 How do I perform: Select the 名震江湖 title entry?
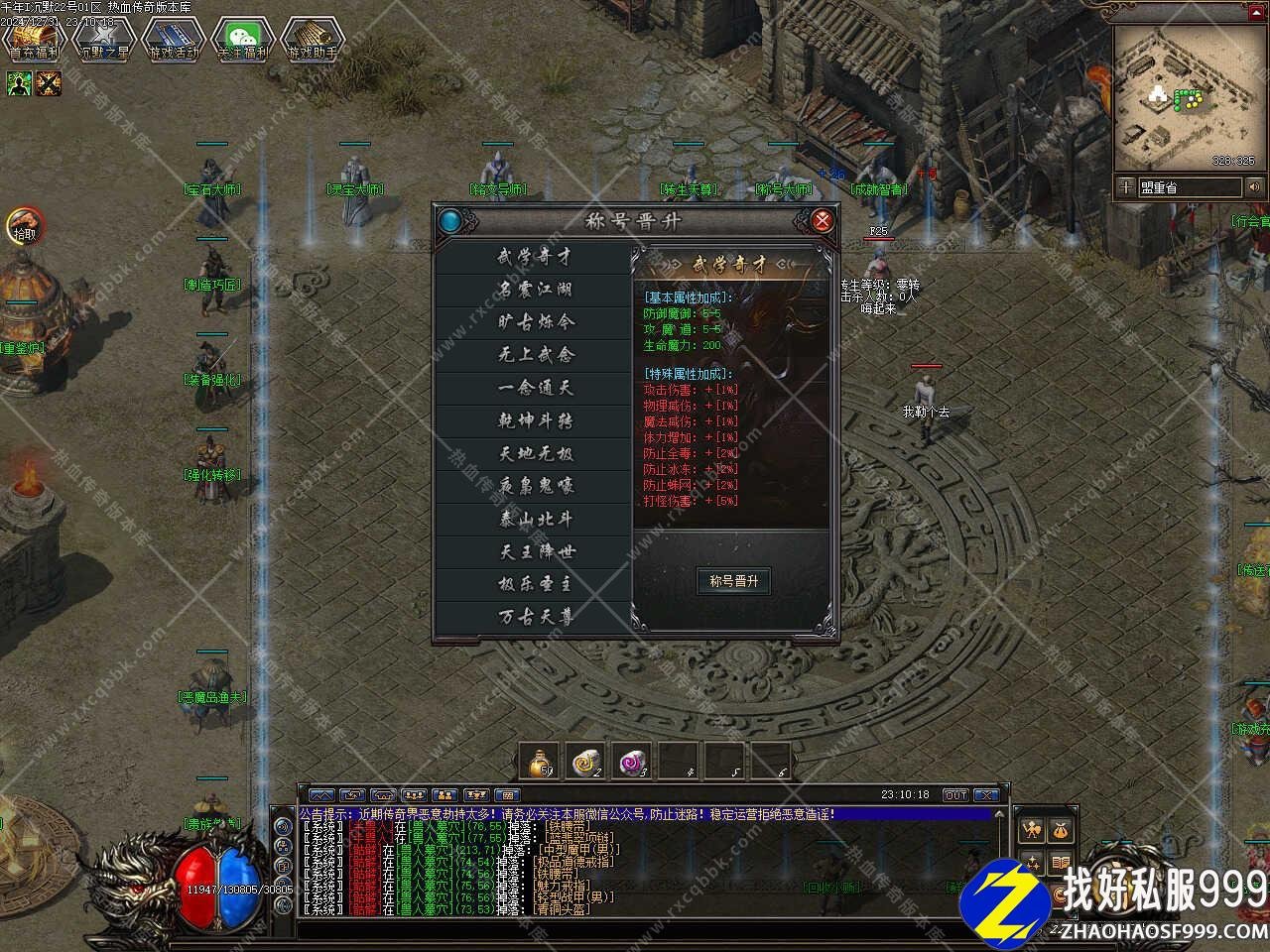[535, 290]
